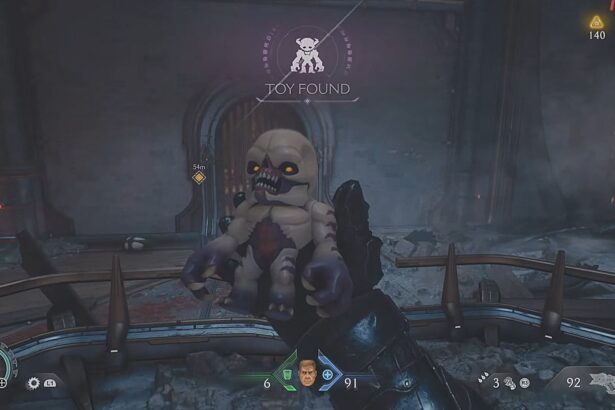
Task: Click the Toy Found collectible emblem
Action: pos(307,54)
